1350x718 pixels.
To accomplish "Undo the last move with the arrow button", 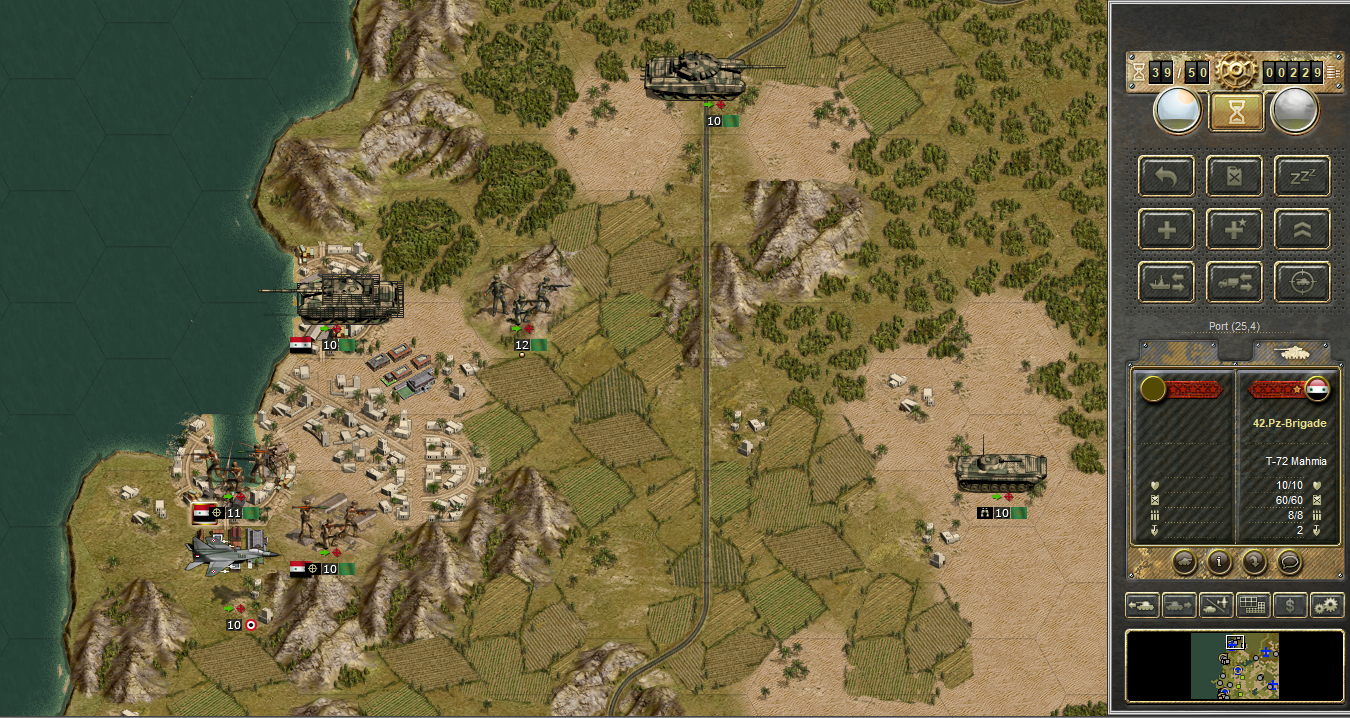I will pos(1166,177).
